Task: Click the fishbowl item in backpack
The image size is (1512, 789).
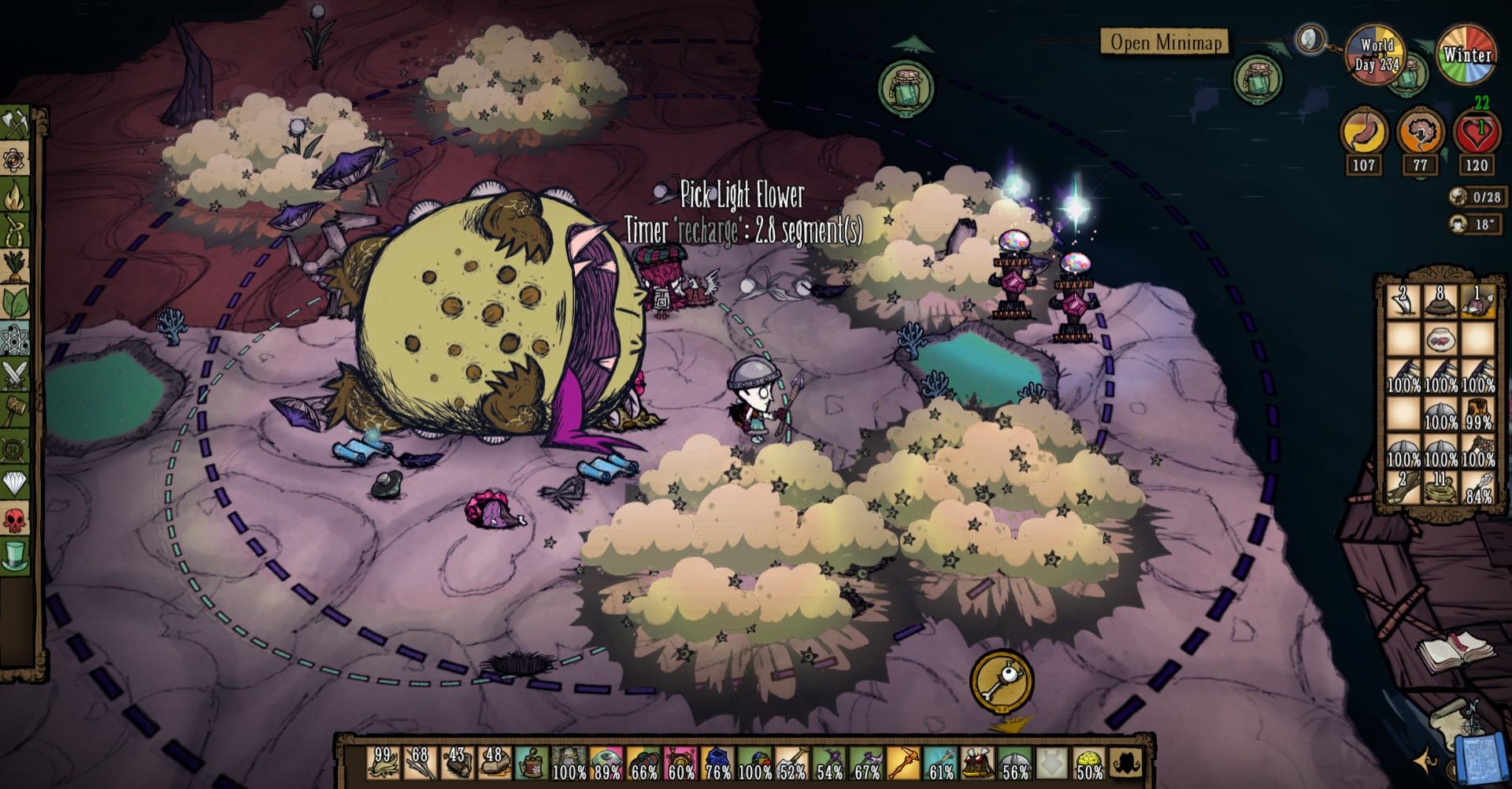Action: point(1440,339)
